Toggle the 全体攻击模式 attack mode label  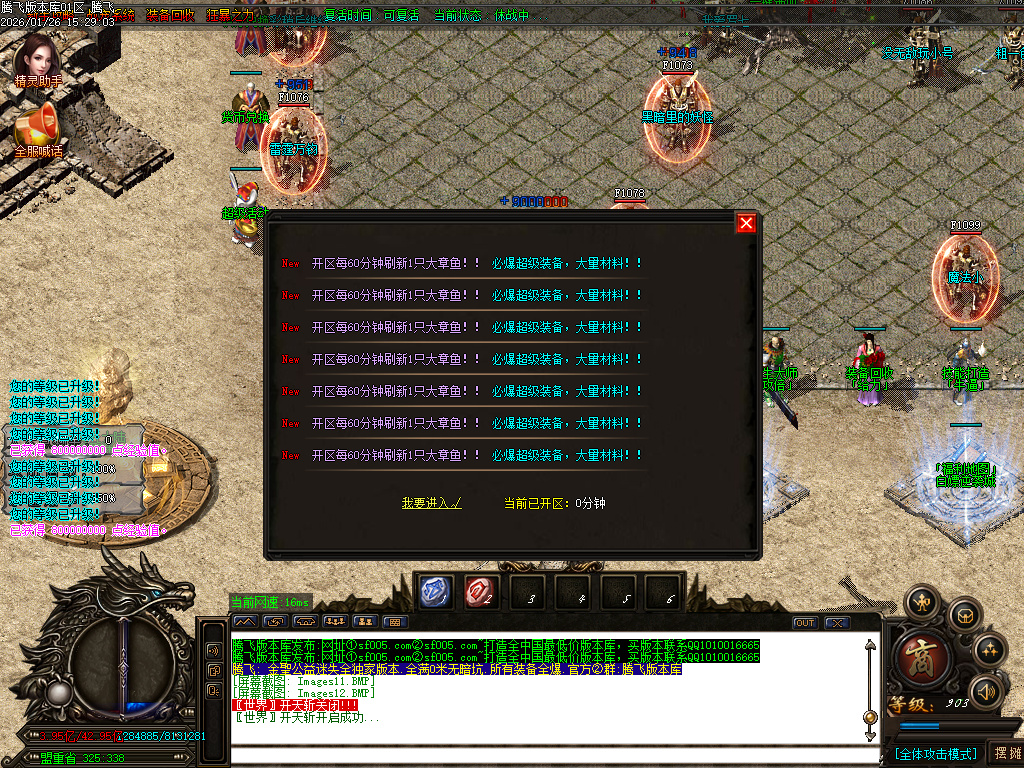(934, 753)
